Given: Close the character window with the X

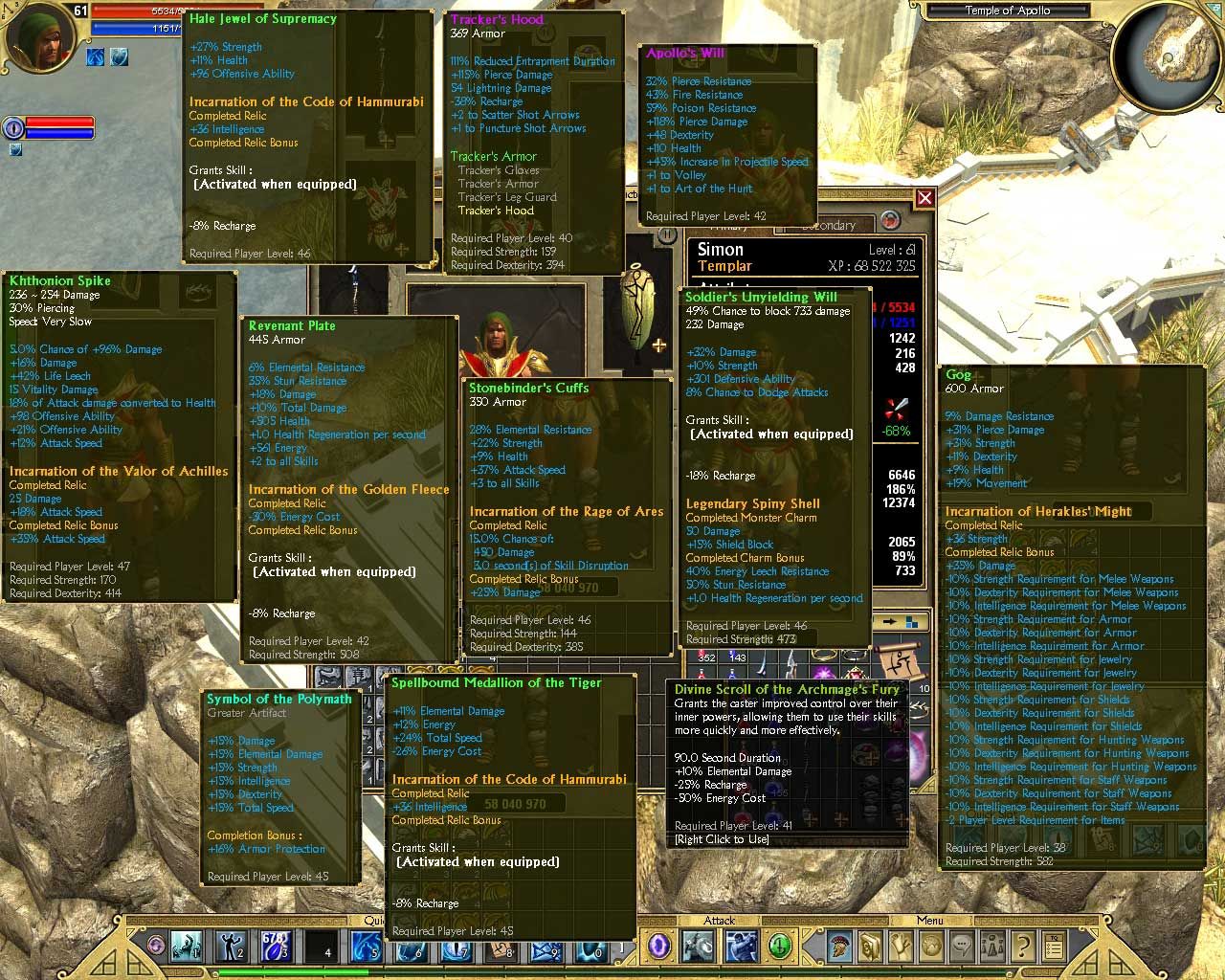Looking at the screenshot, I should pyautogui.click(x=924, y=198).
